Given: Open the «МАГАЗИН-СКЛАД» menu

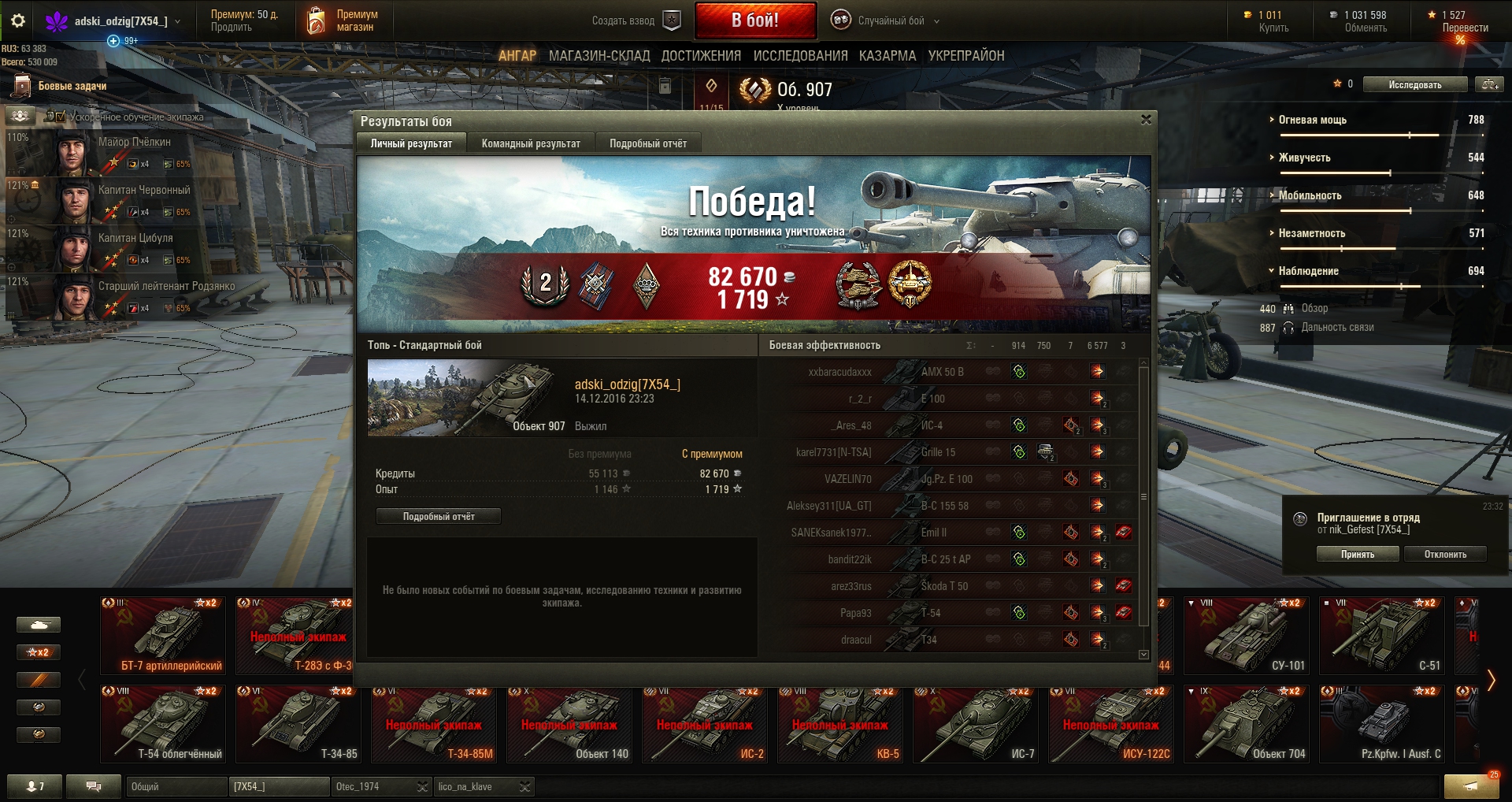Looking at the screenshot, I should (x=599, y=56).
